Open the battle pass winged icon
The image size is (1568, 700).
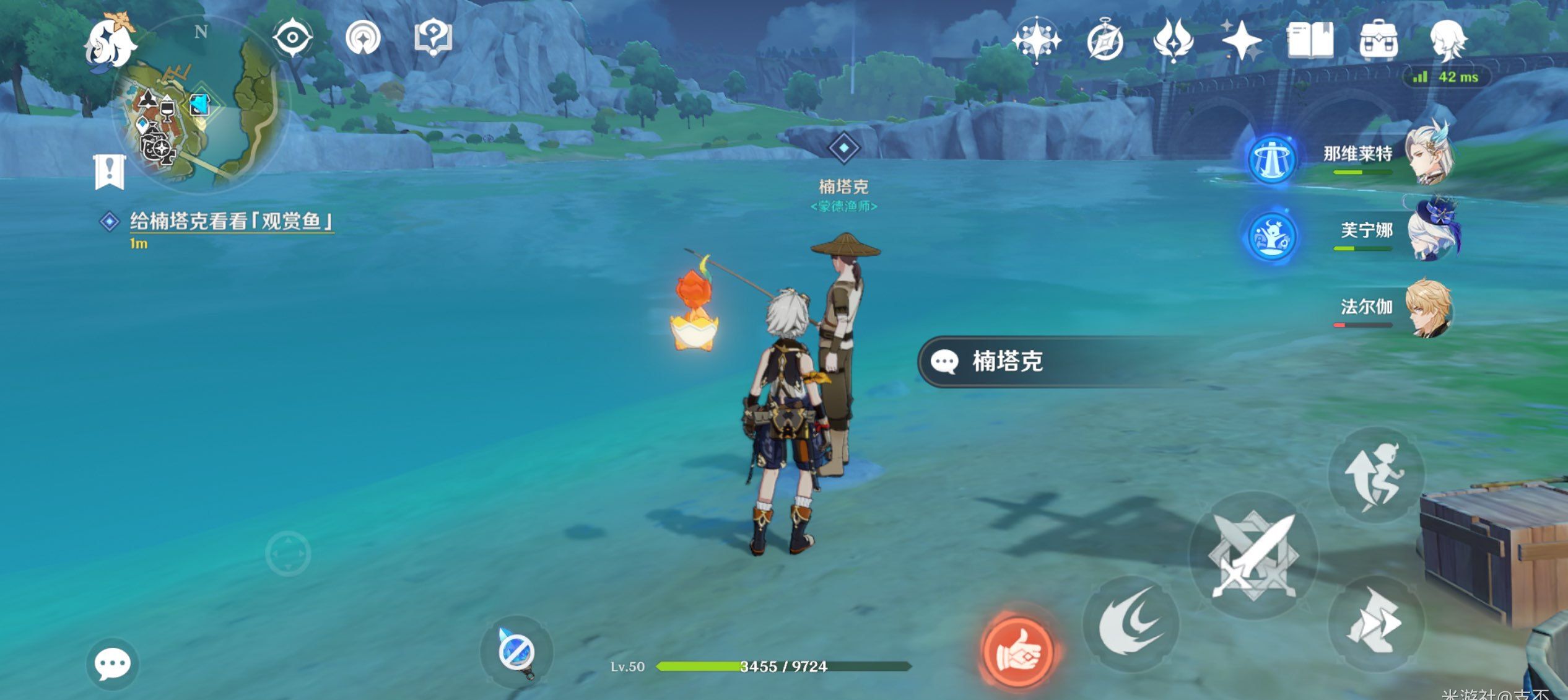(1173, 41)
